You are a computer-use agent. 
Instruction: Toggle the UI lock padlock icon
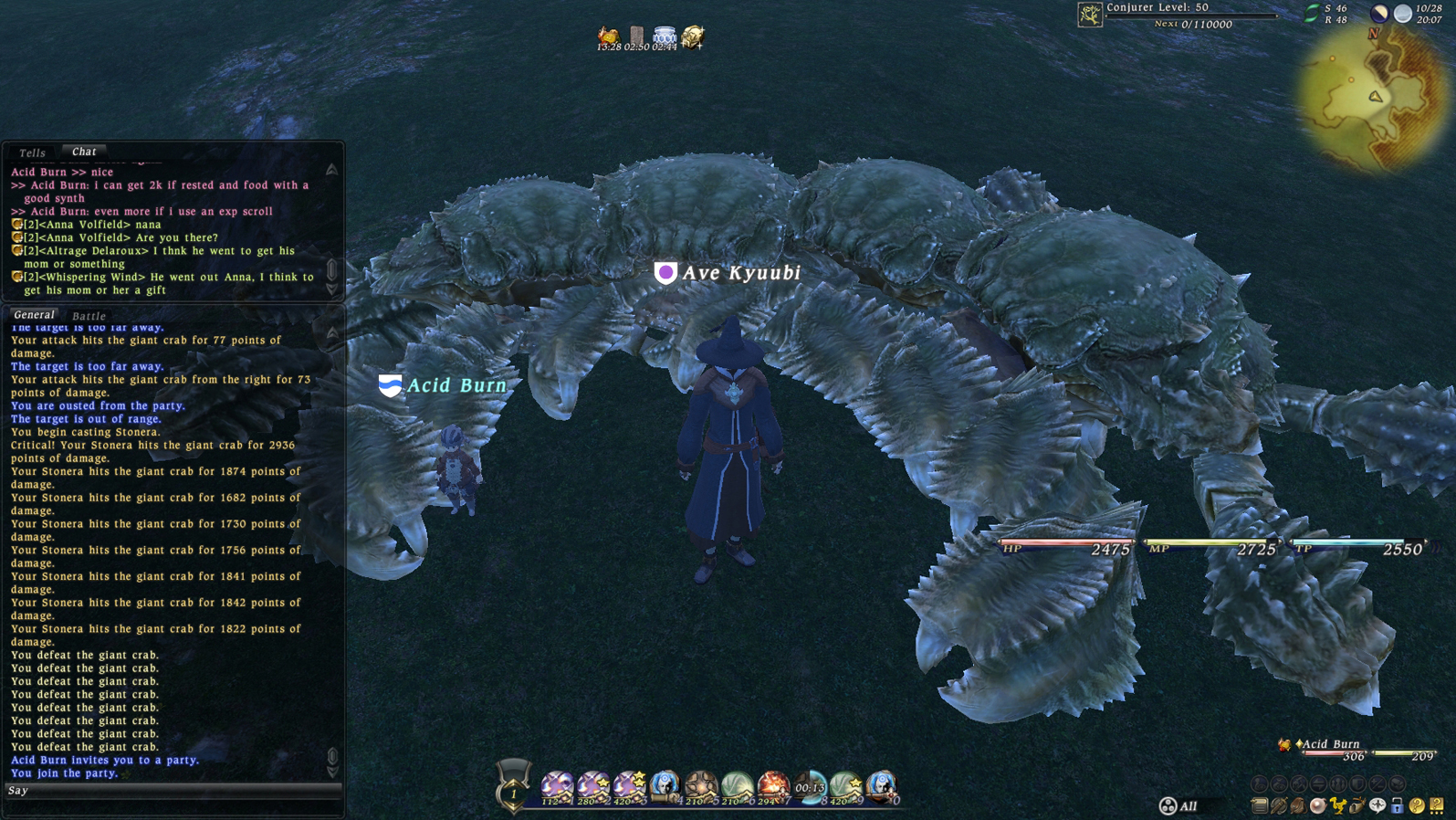point(1398,806)
